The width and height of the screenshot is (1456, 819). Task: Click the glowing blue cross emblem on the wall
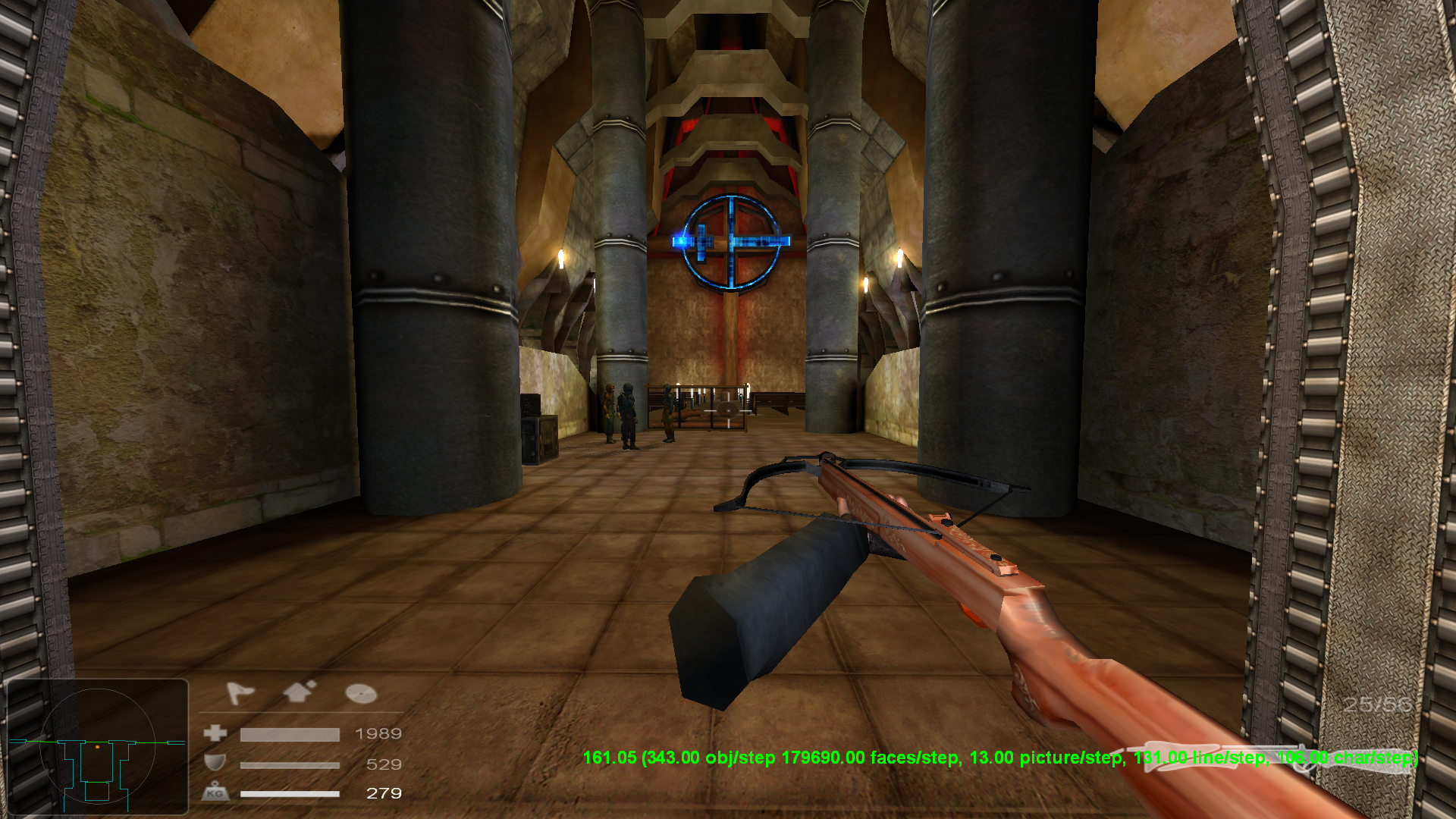click(x=730, y=243)
